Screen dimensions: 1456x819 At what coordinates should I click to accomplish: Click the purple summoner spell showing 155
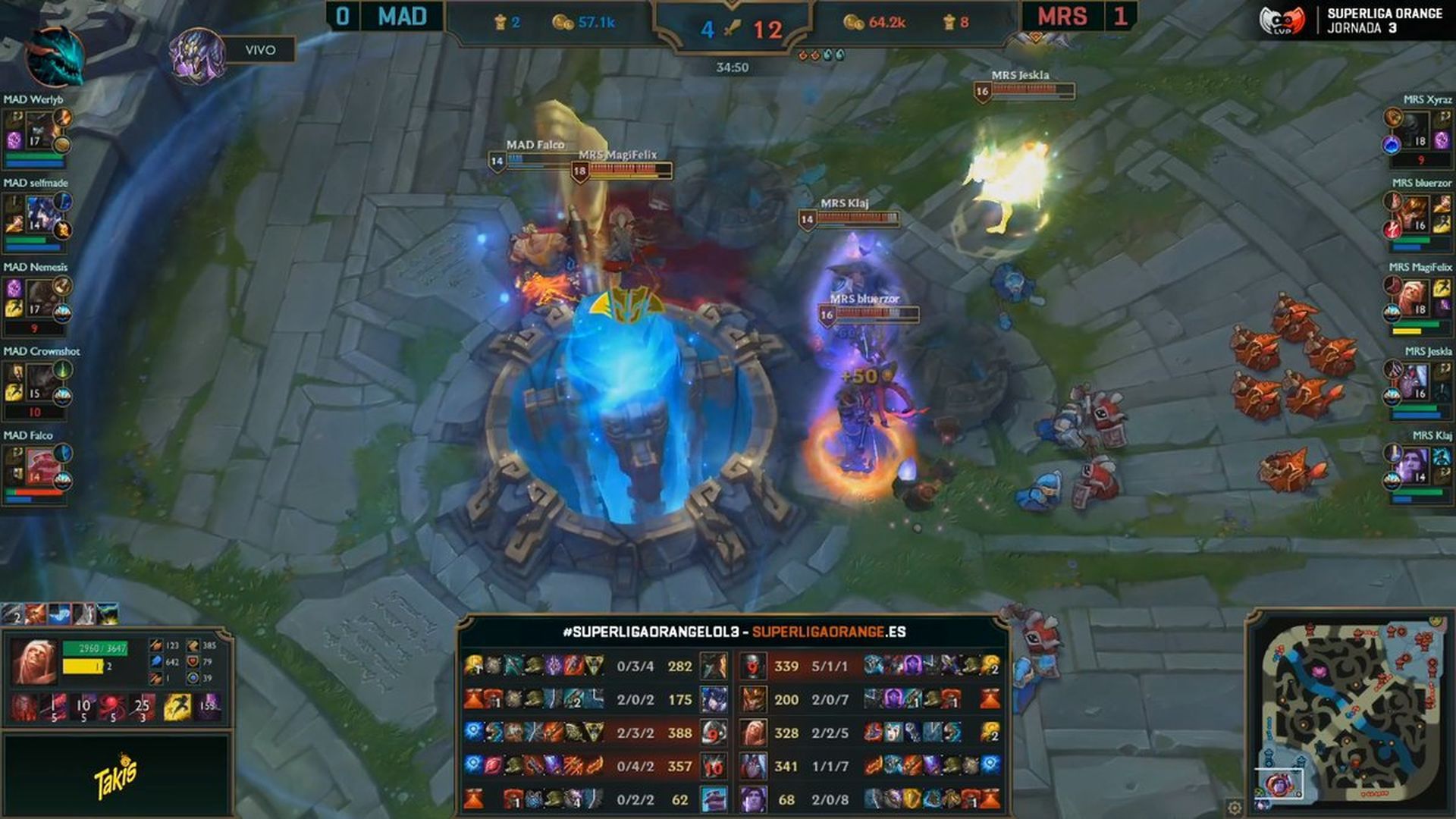[x=207, y=707]
